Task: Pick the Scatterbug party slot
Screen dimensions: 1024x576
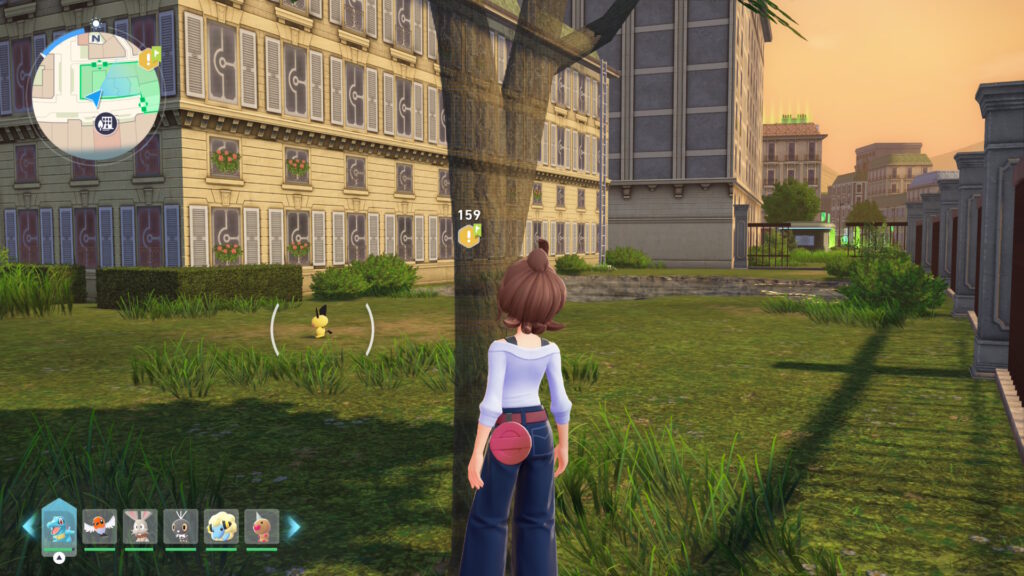Action: coord(181,526)
